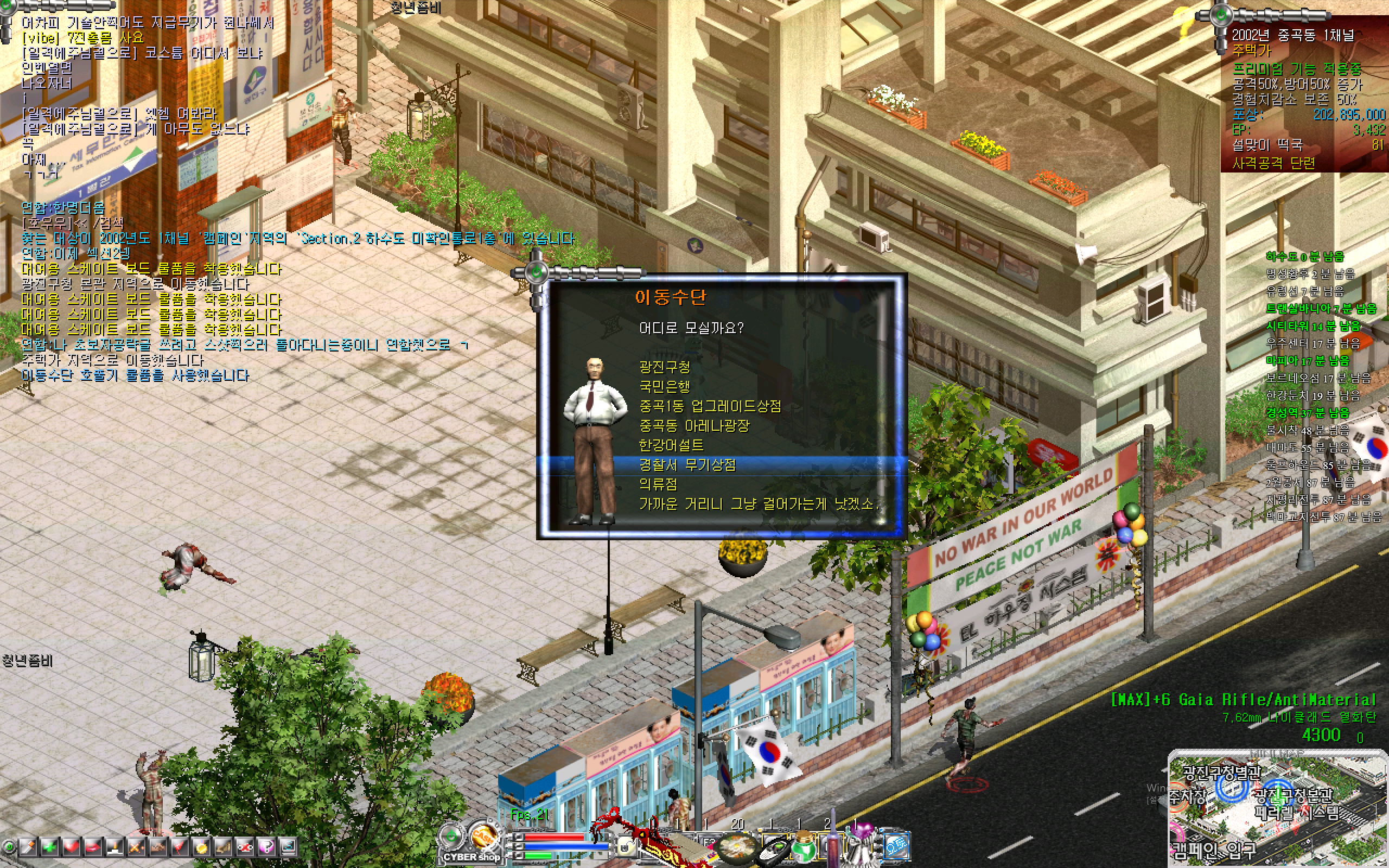Open the CASH shop coin icon
Screen dimensions: 1389x868
point(484,835)
